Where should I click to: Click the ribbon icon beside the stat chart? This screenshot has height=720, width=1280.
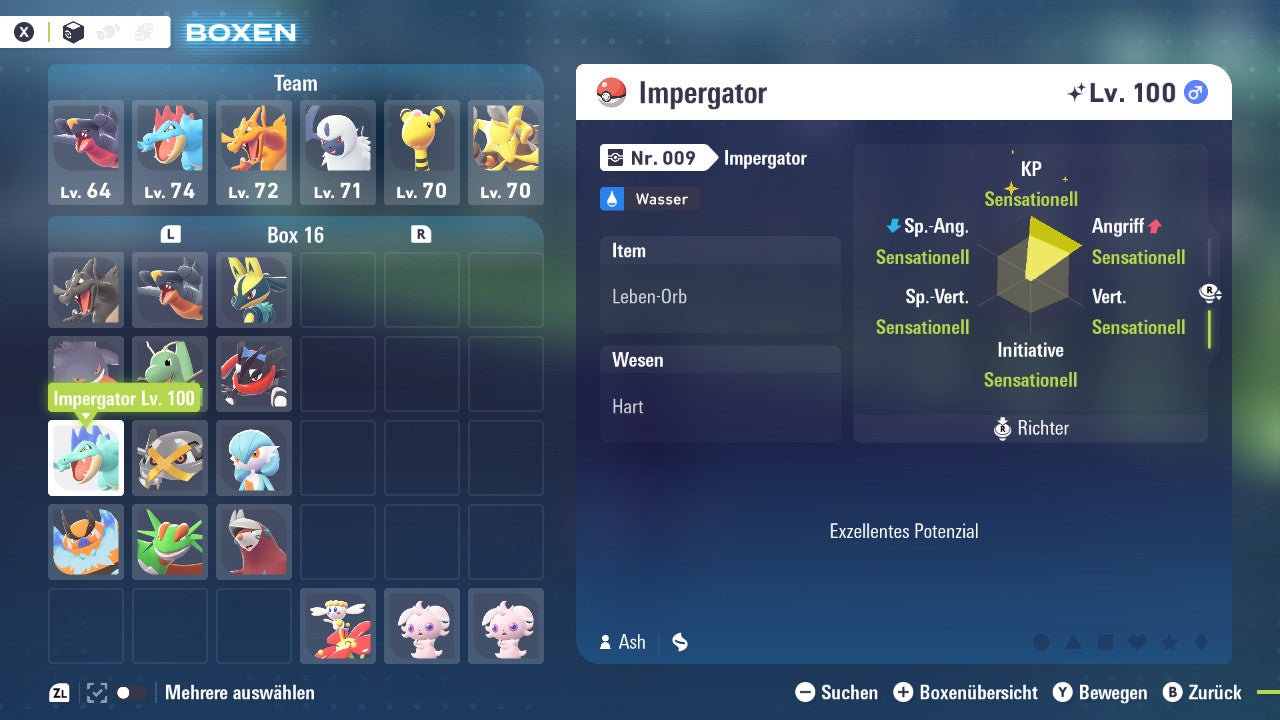point(1209,293)
